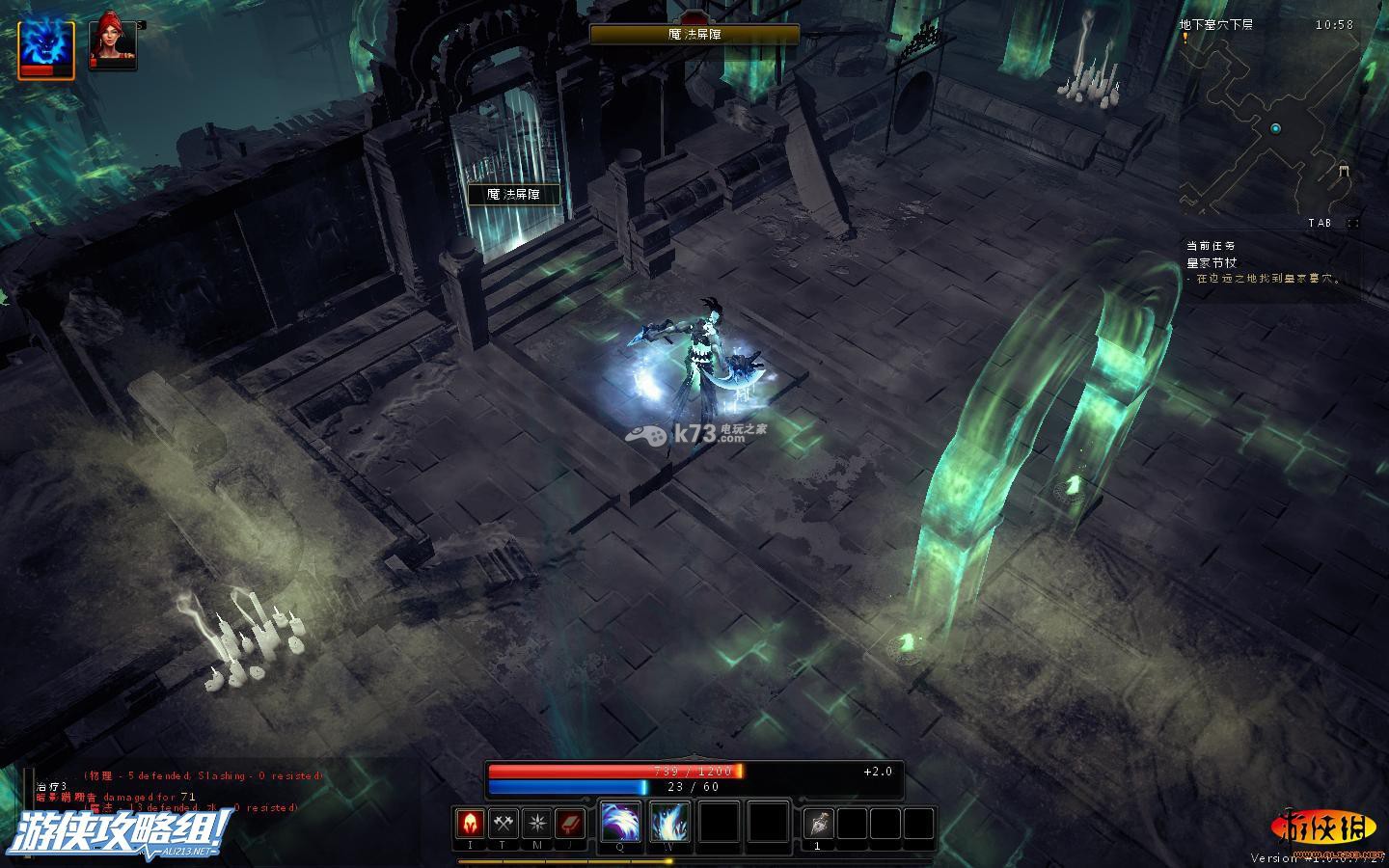Open the crossed axes talents icon

coord(504,824)
